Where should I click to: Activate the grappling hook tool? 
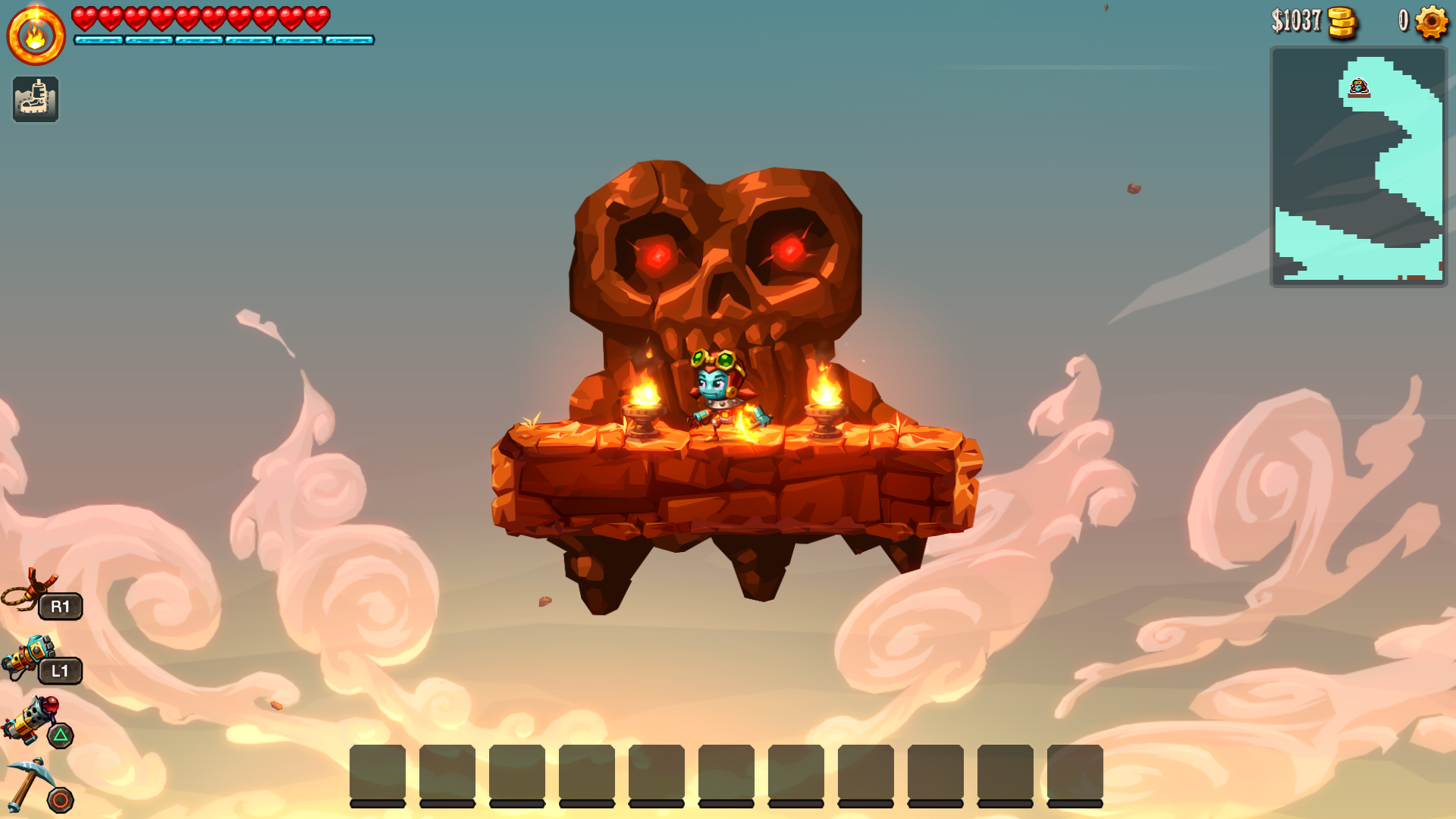(x=30, y=591)
